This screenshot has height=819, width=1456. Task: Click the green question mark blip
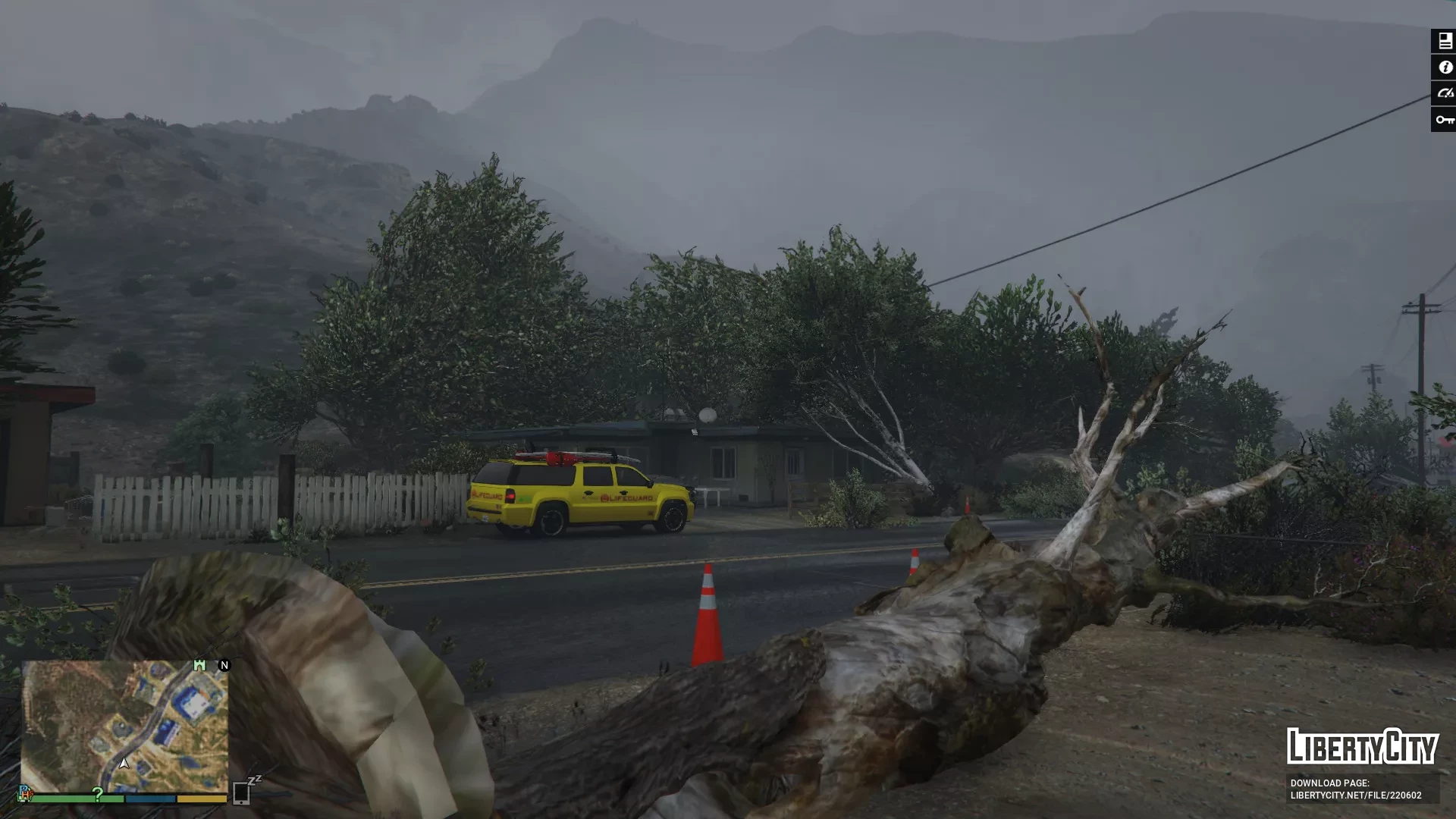pyautogui.click(x=98, y=794)
